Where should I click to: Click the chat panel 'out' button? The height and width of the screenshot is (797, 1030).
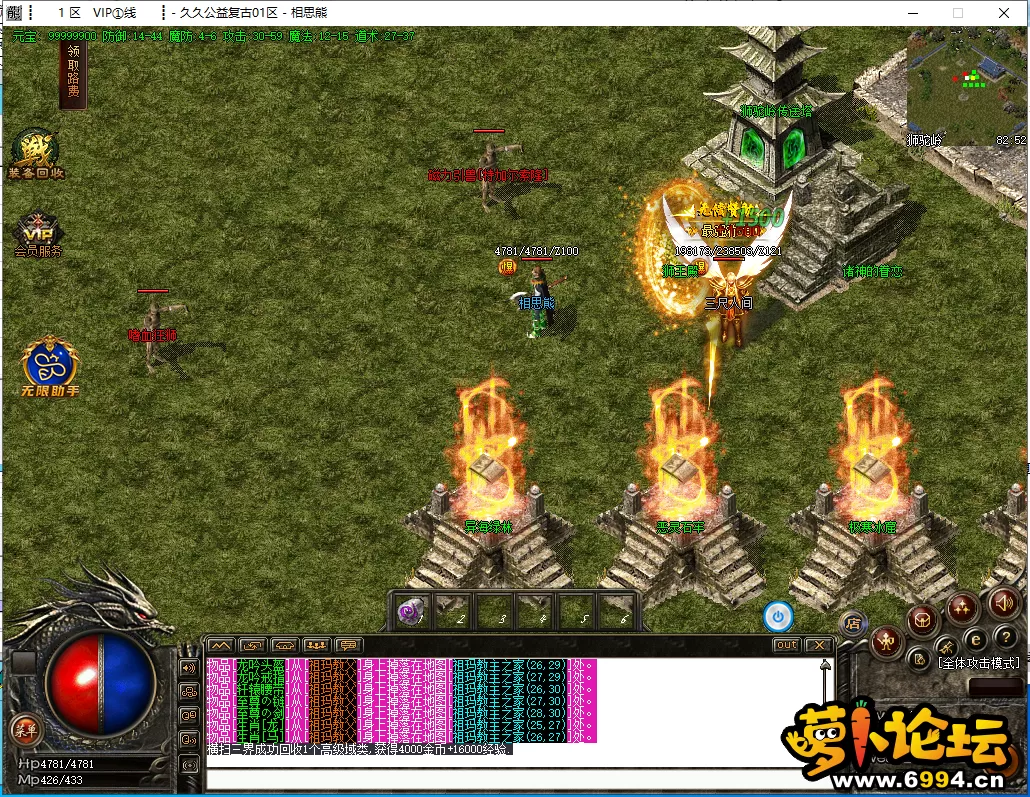tap(787, 645)
